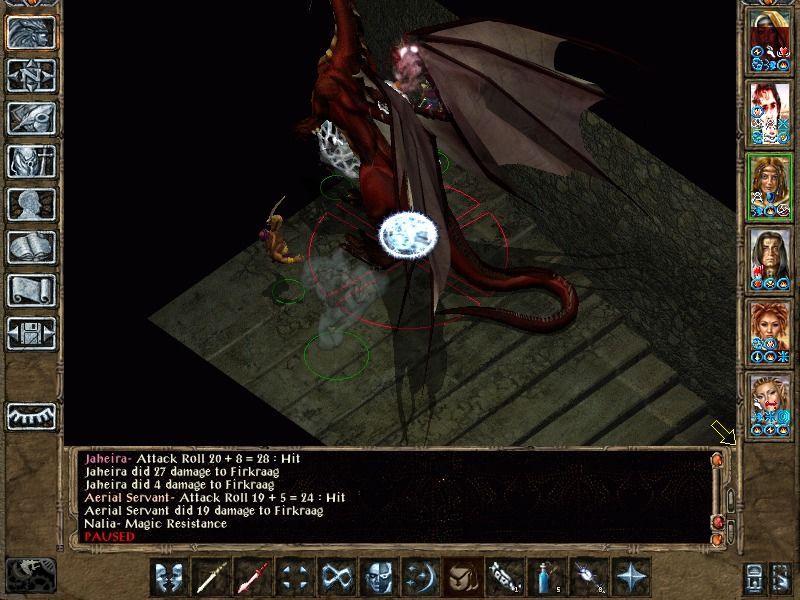Equip the staff weapon in the action bar
Viewport: 800px width, 600px height.
pos(211,577)
